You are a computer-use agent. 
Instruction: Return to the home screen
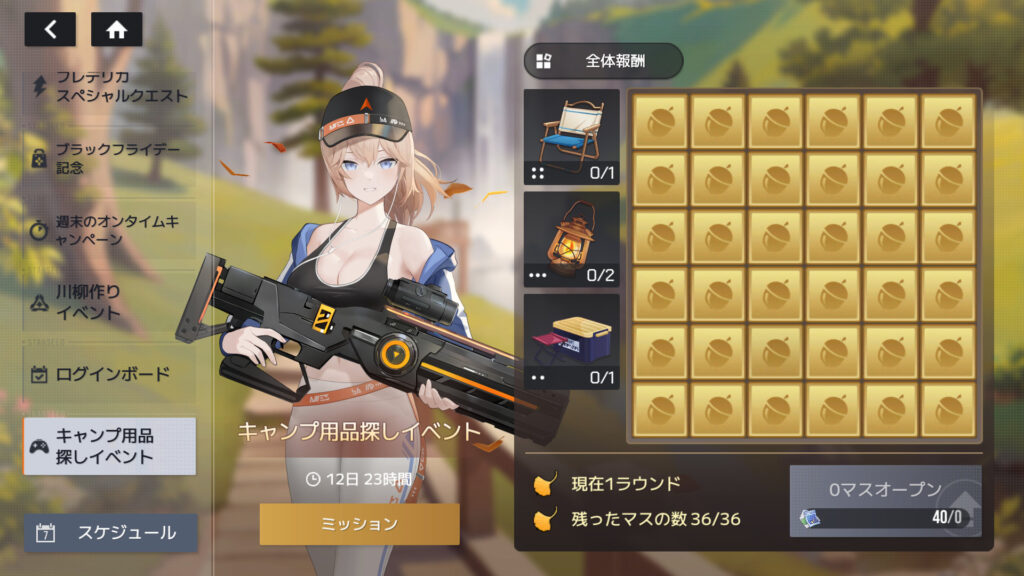(116, 29)
